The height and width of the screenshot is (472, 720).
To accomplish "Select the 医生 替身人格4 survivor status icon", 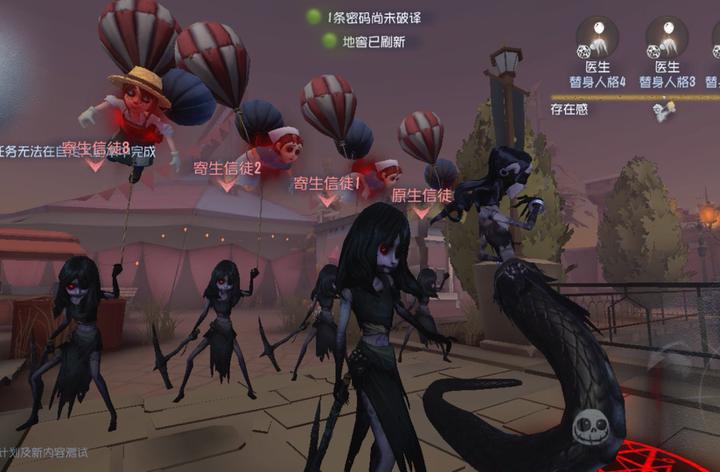I will pyautogui.click(x=597, y=38).
